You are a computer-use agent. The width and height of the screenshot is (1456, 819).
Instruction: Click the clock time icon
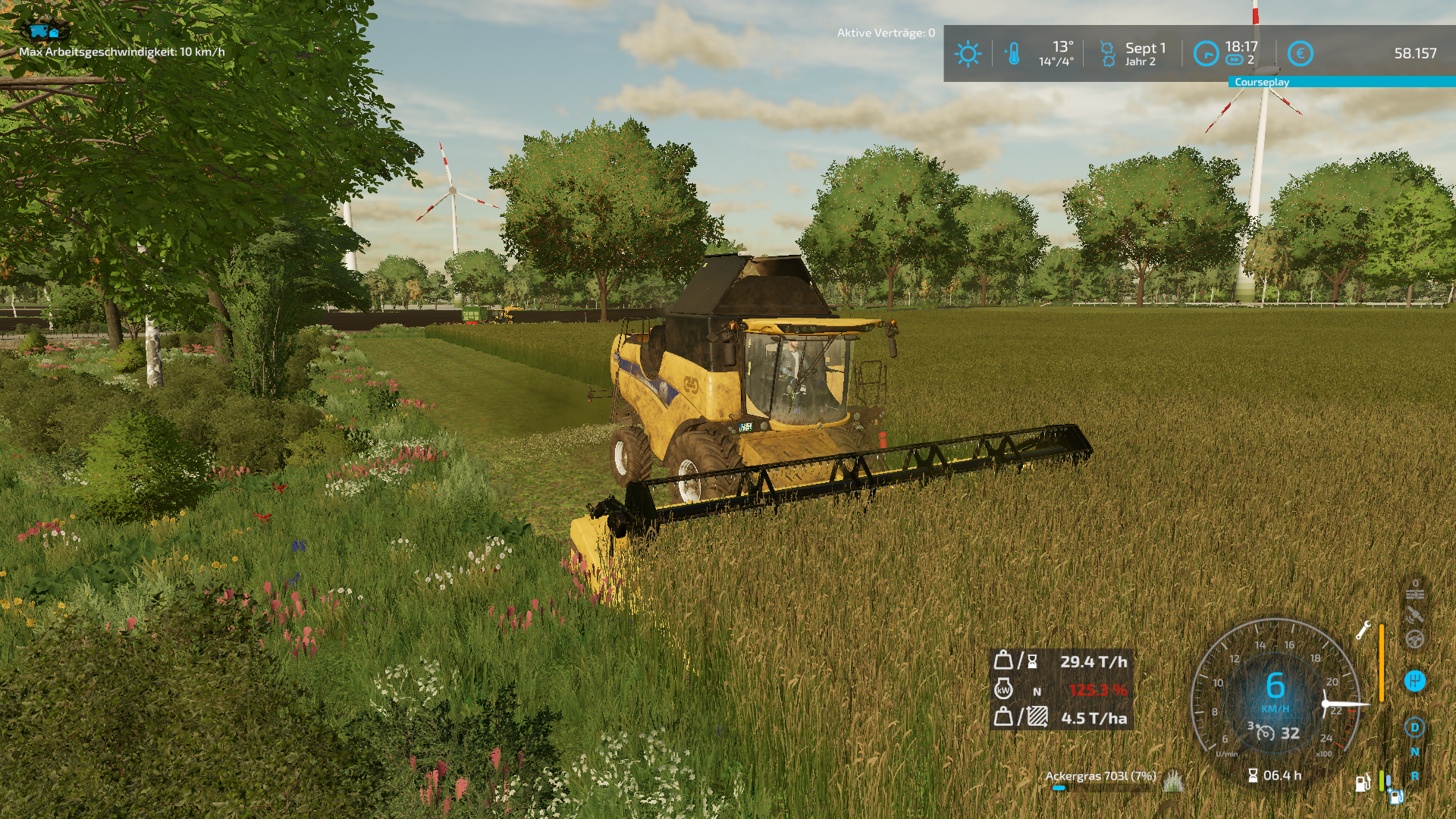click(1206, 54)
